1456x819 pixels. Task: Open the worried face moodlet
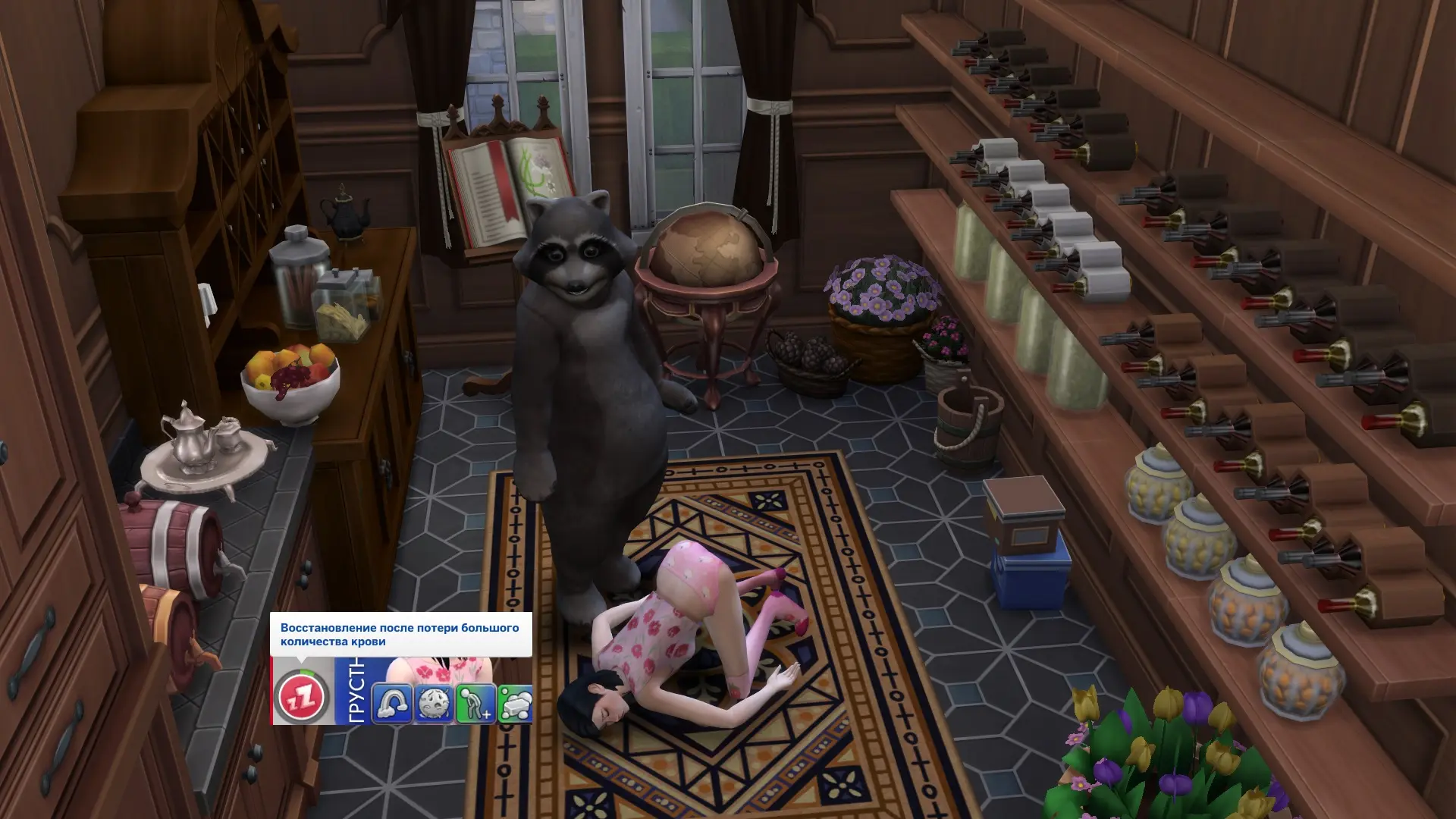click(434, 703)
